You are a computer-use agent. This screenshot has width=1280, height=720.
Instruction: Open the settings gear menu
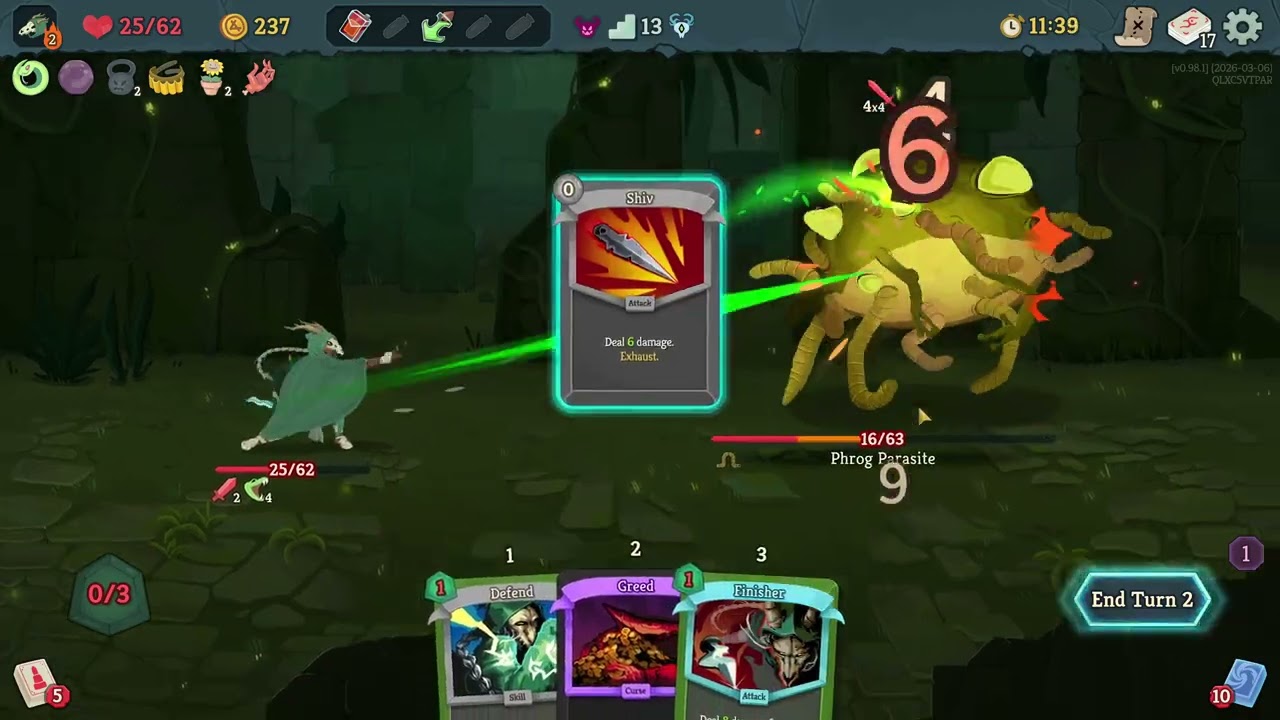pyautogui.click(x=1243, y=27)
